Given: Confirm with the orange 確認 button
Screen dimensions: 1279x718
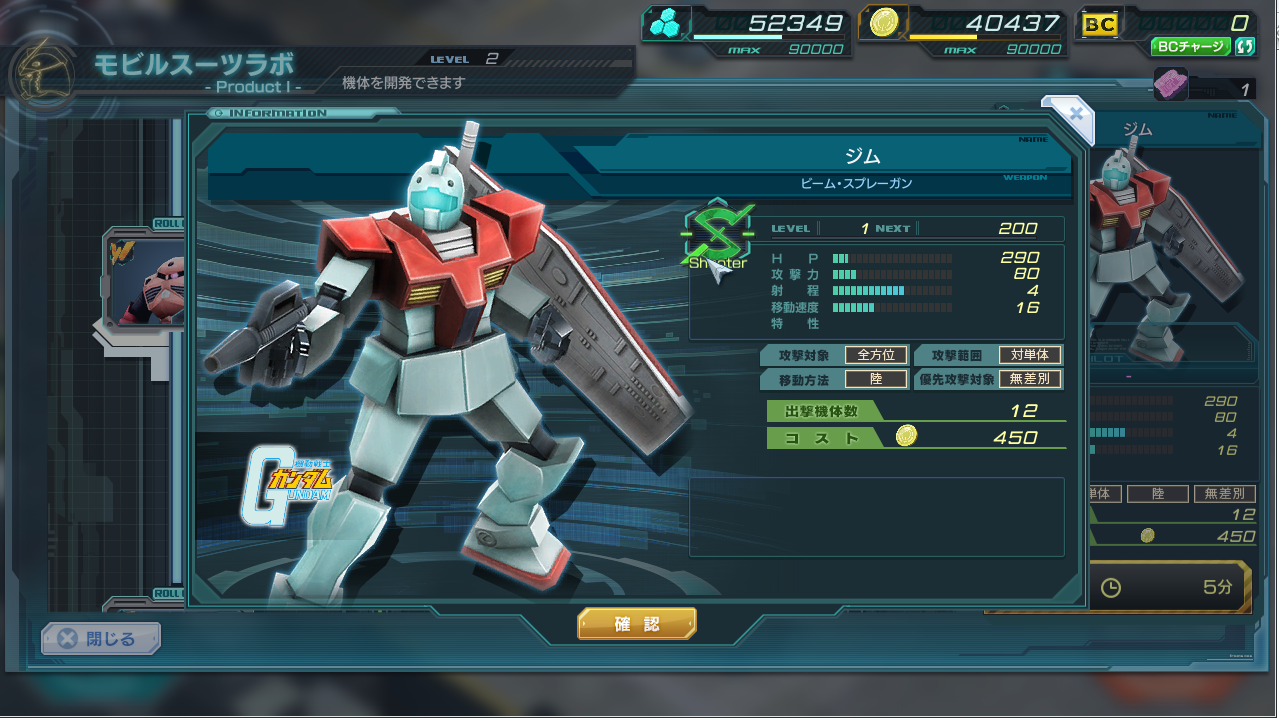Looking at the screenshot, I should (x=637, y=624).
